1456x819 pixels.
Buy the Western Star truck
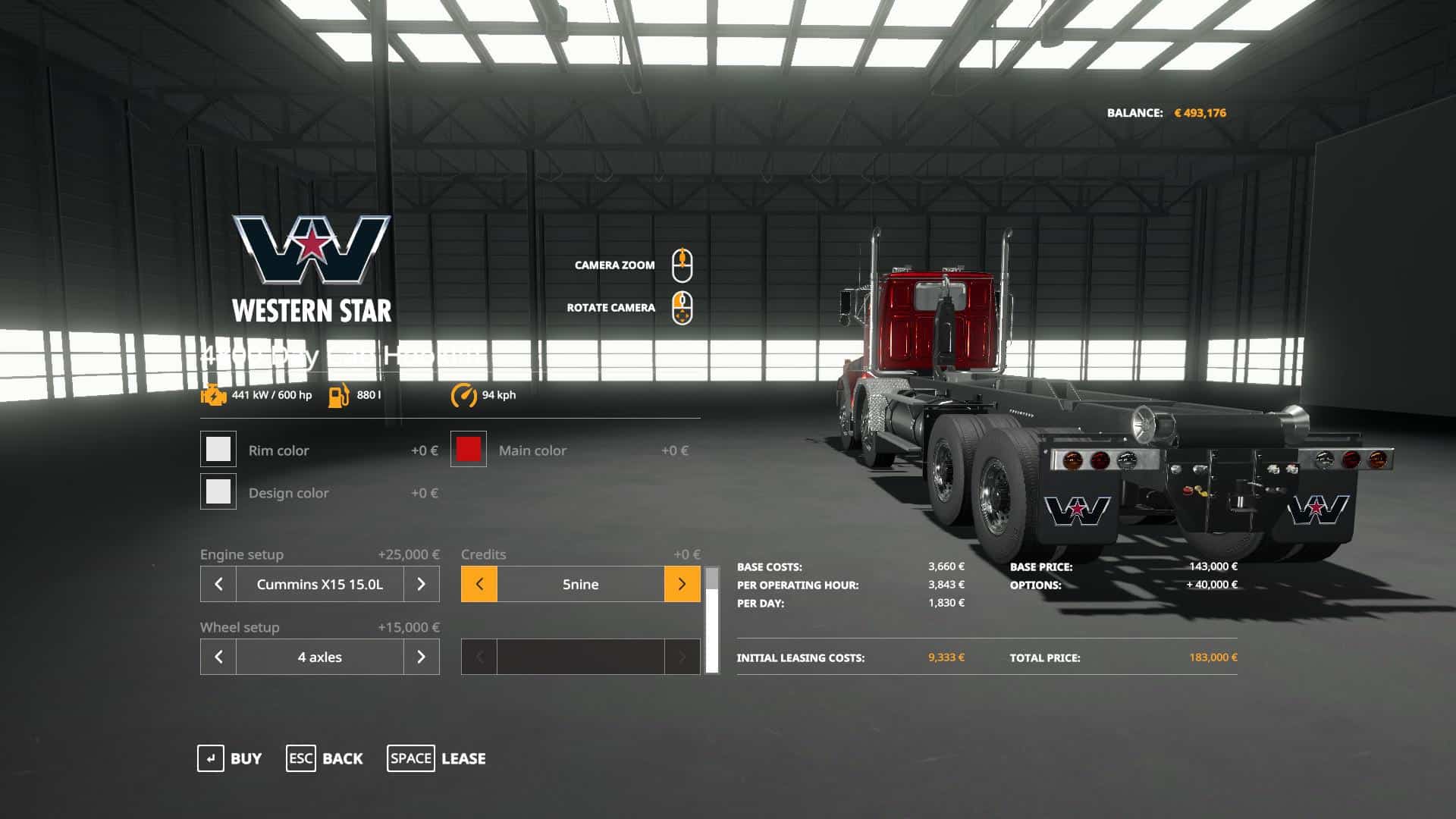(229, 758)
